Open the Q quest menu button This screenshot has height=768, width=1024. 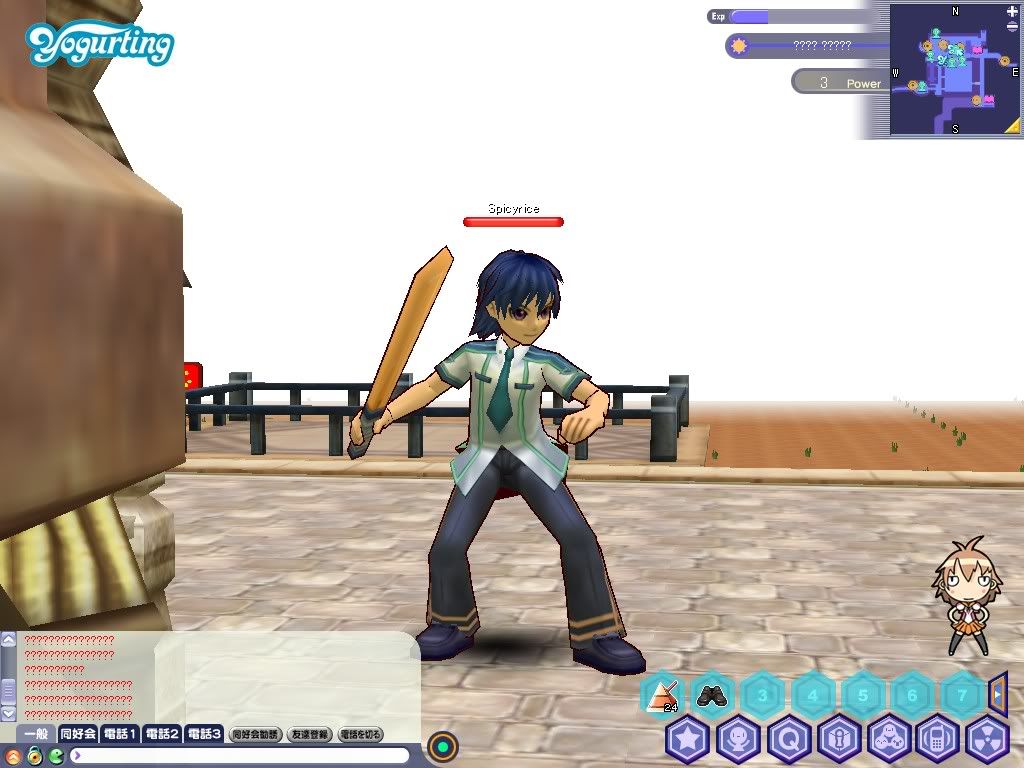[x=788, y=740]
